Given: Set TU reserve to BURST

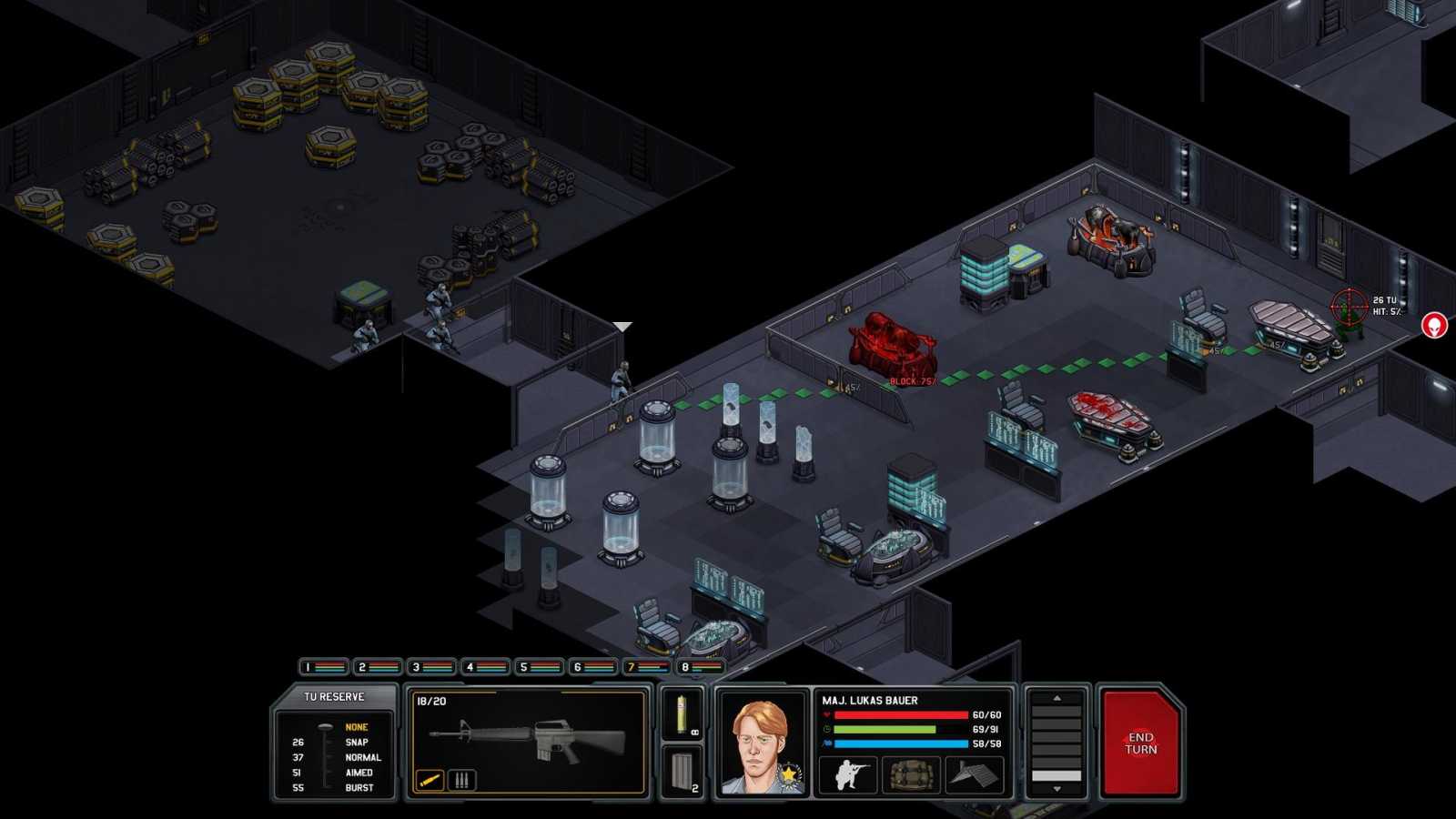Looking at the screenshot, I should click(x=361, y=788).
